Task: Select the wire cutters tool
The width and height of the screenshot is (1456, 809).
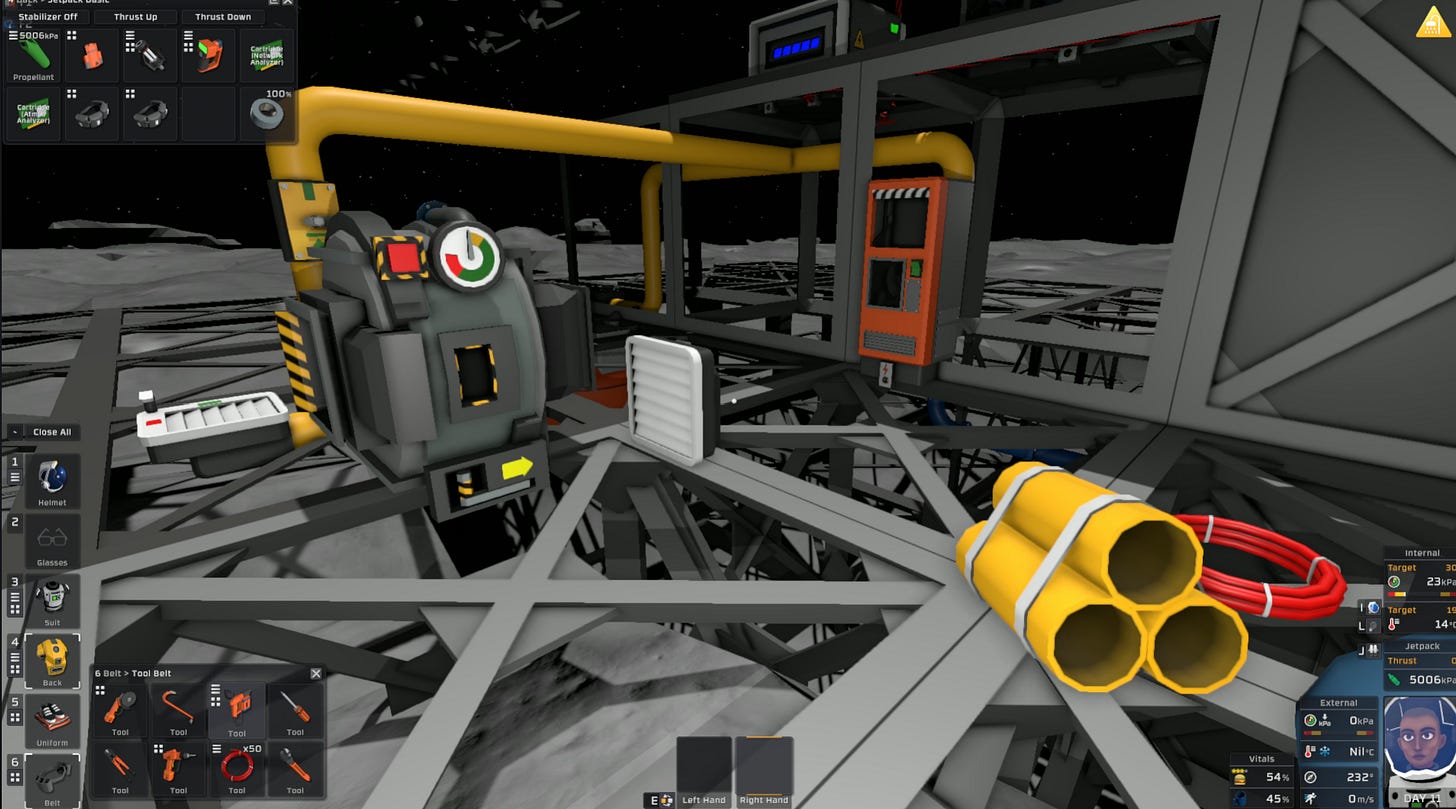Action: pyautogui.click(x=120, y=765)
